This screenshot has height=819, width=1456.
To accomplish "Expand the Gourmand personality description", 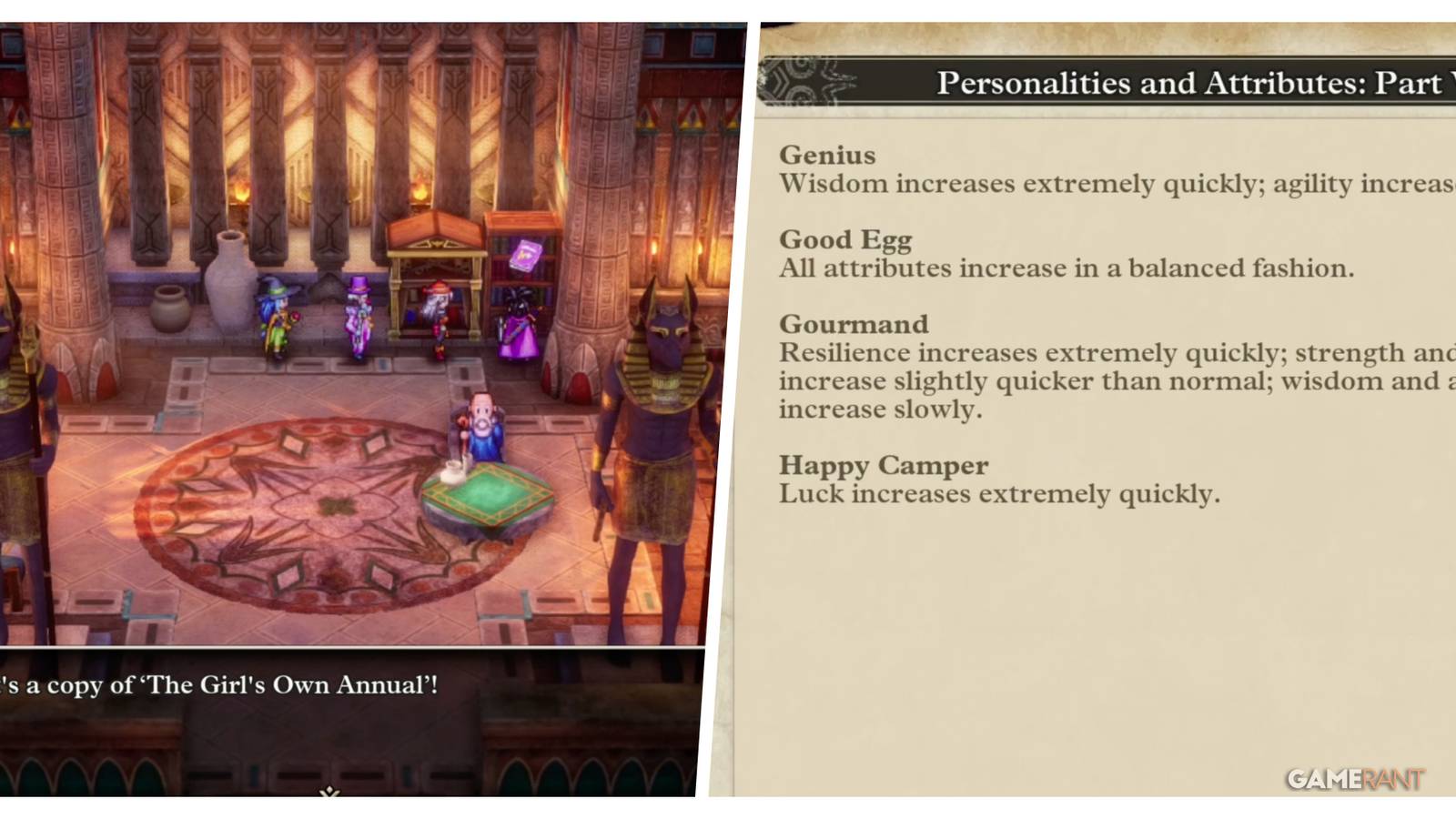I will pyautogui.click(x=854, y=324).
